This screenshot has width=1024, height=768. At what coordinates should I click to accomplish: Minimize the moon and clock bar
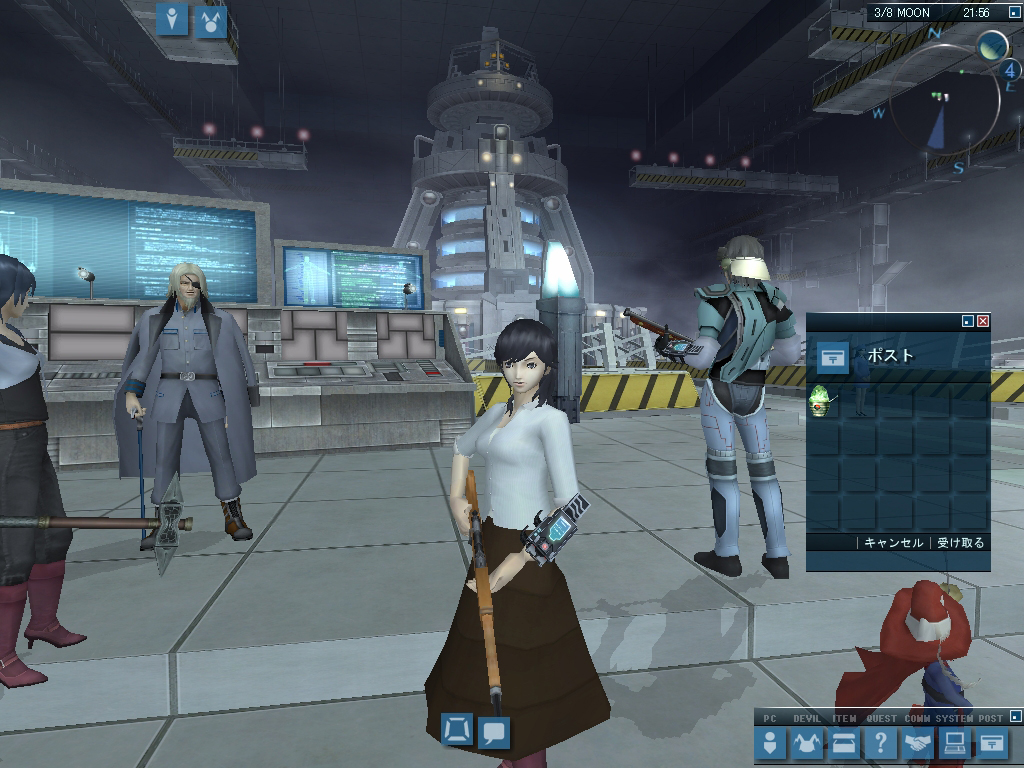[1014, 13]
